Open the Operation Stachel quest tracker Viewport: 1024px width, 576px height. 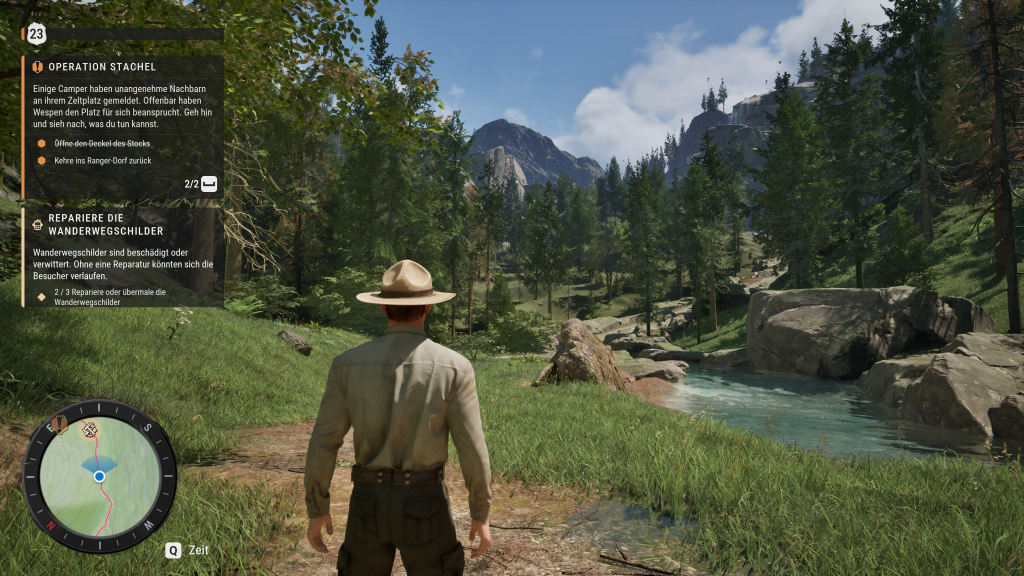(102, 67)
